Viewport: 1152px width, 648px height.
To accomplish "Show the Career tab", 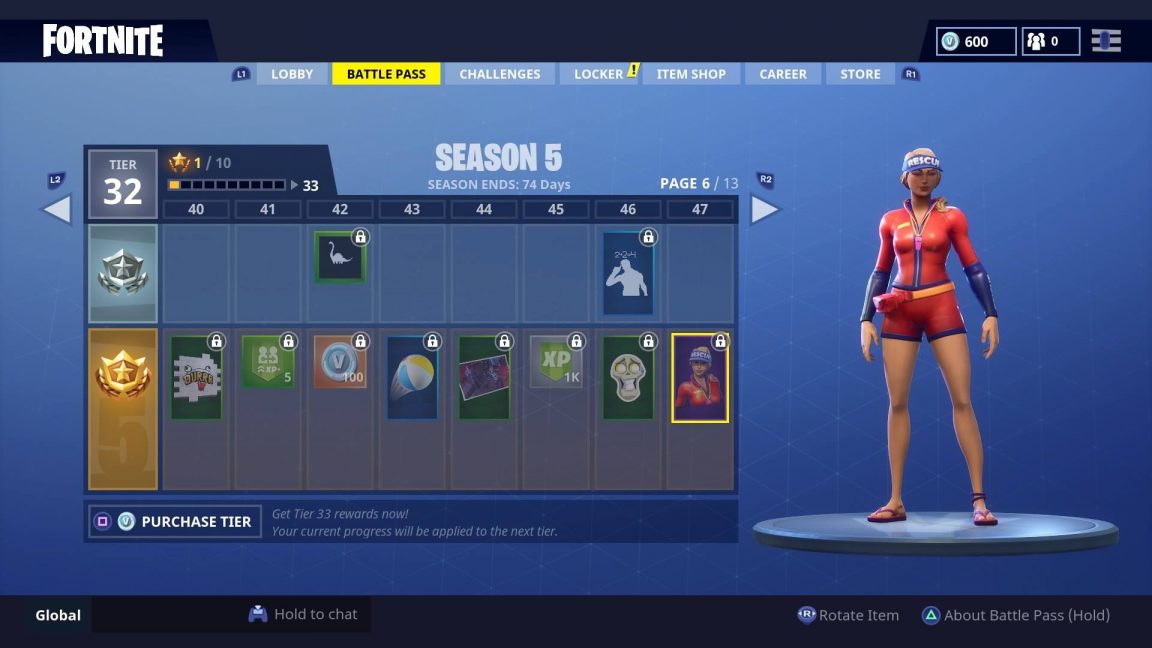I will [x=782, y=74].
